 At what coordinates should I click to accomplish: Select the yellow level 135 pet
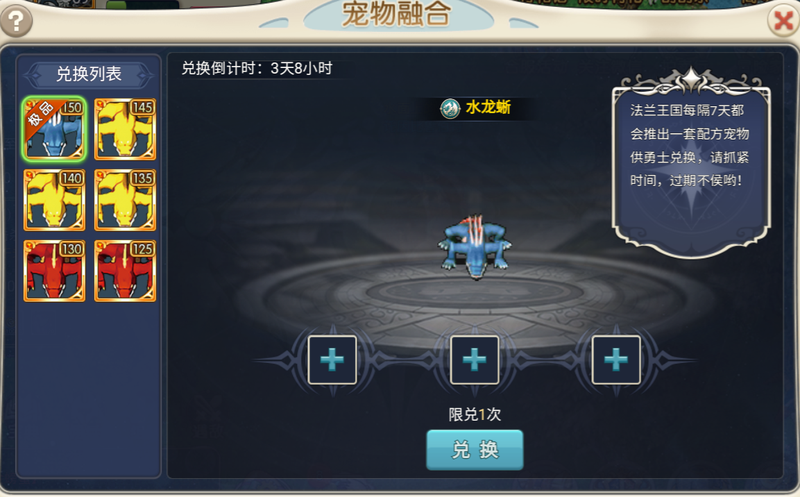click(x=125, y=200)
